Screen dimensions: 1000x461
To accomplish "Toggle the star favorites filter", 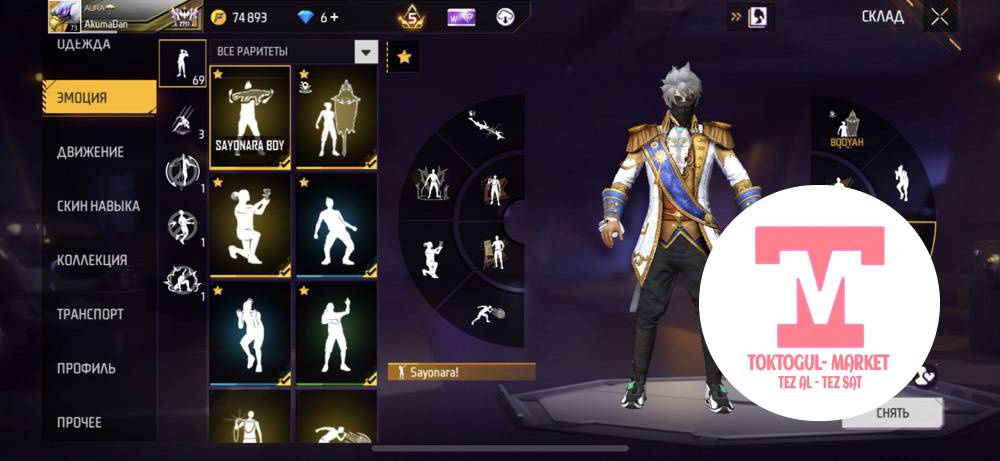I will [404, 58].
